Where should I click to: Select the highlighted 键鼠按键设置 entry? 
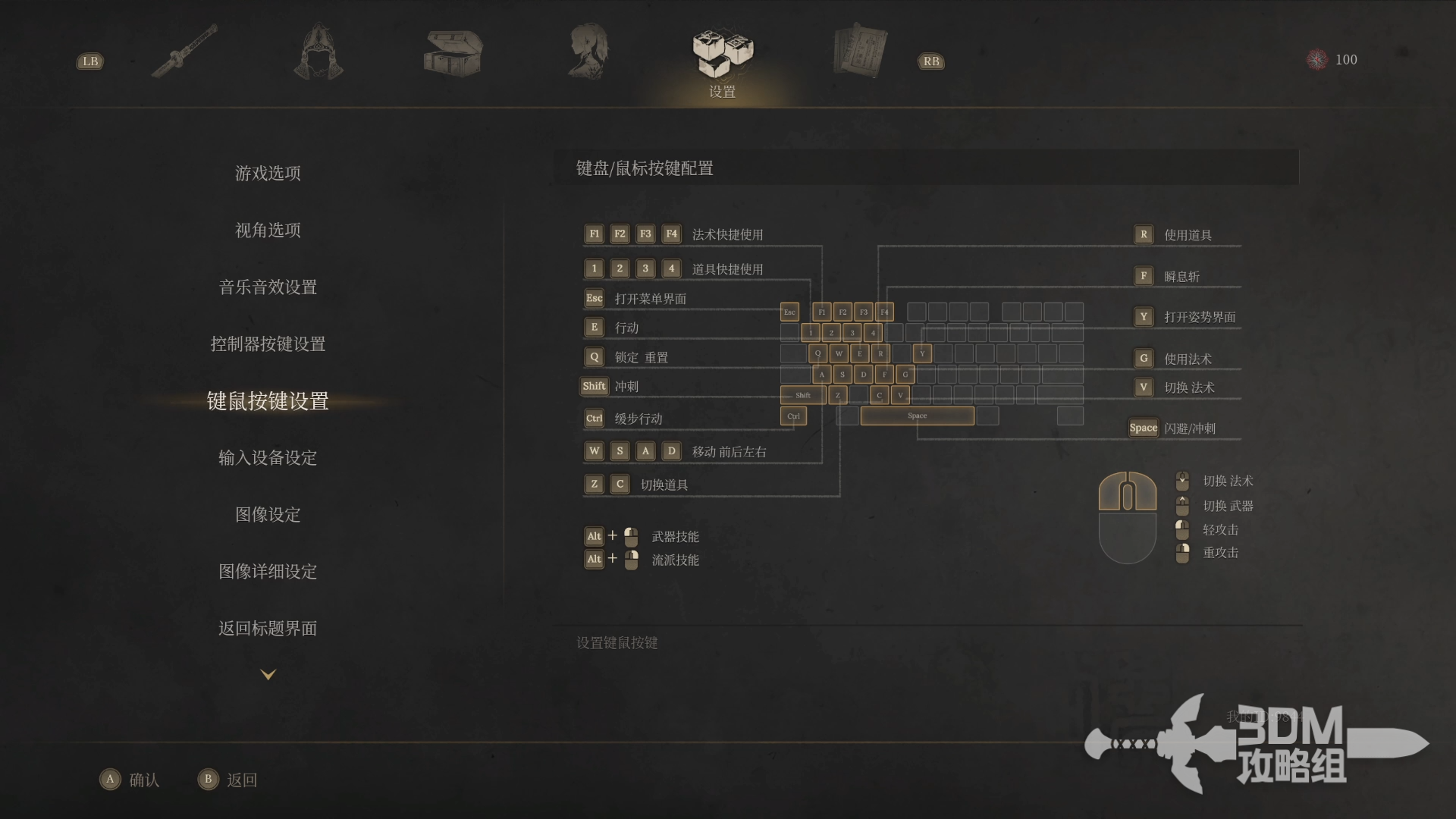point(268,400)
